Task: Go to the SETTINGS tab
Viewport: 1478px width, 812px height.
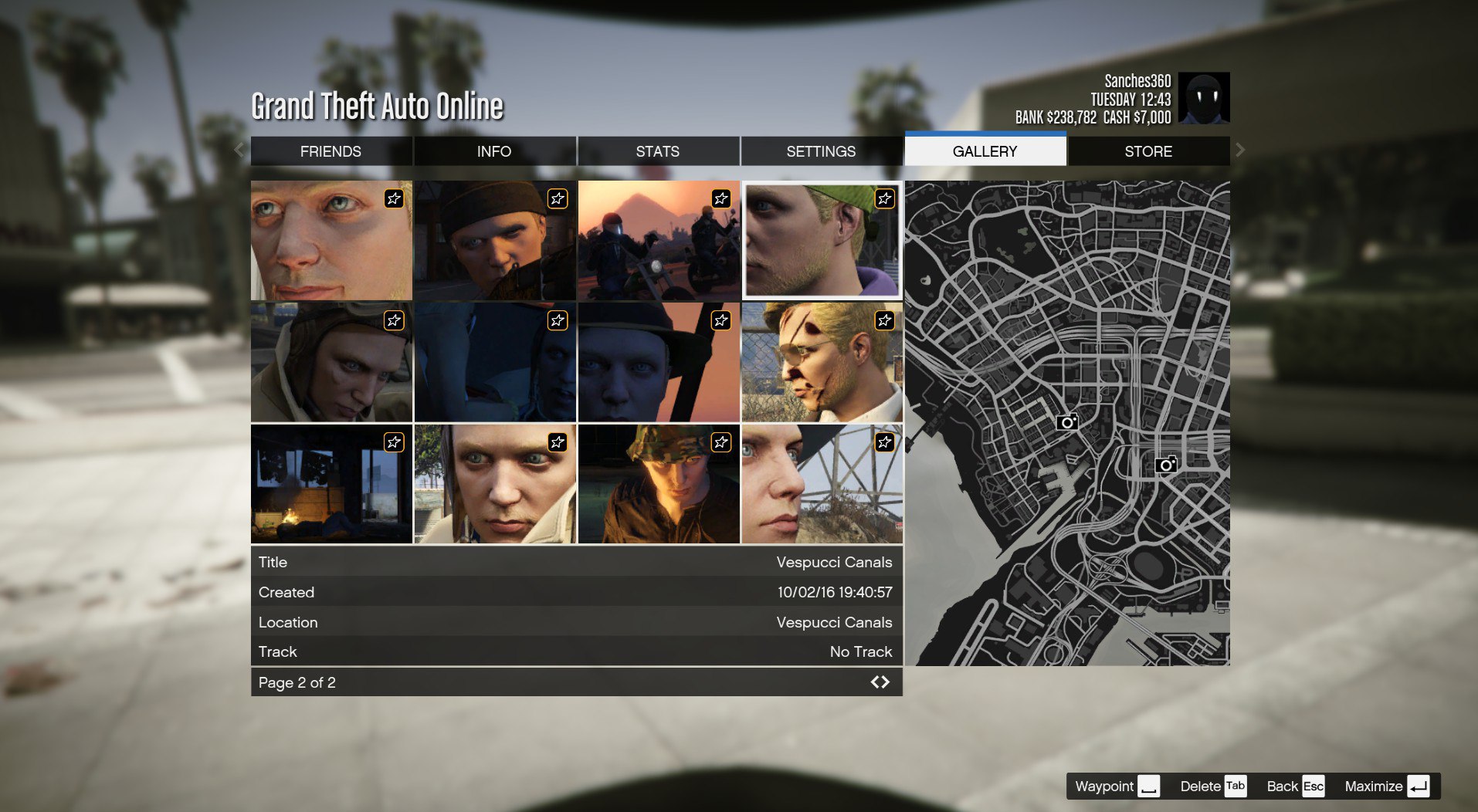Action: point(821,151)
